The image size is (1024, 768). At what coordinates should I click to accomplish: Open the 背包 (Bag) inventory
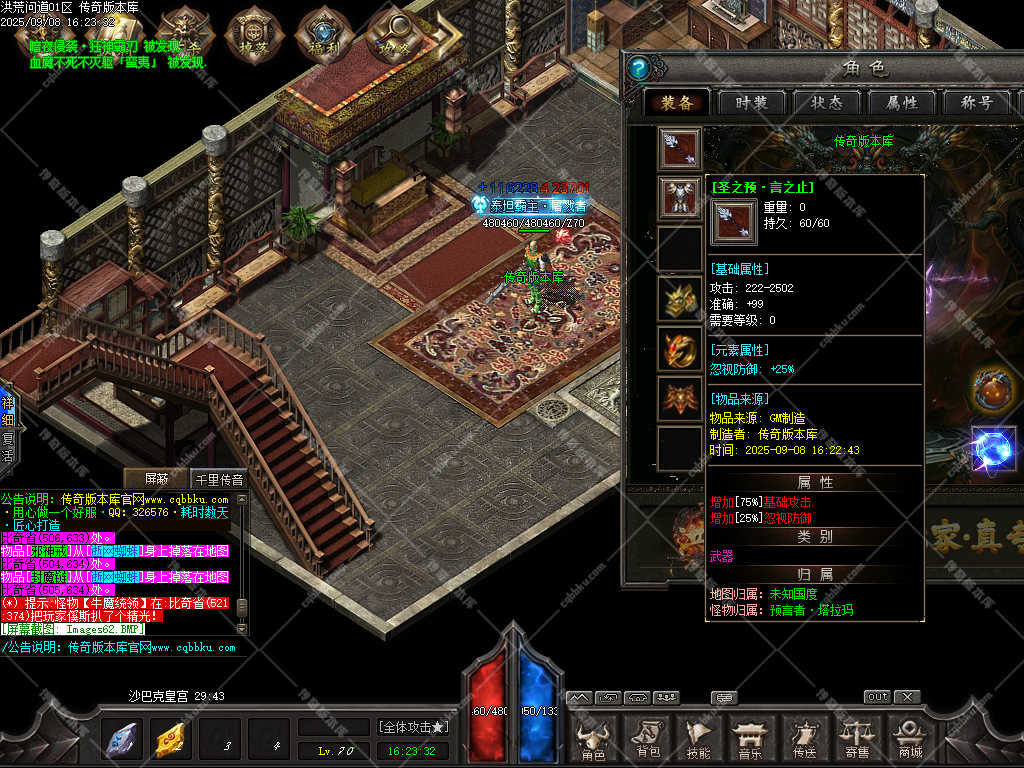(x=647, y=739)
